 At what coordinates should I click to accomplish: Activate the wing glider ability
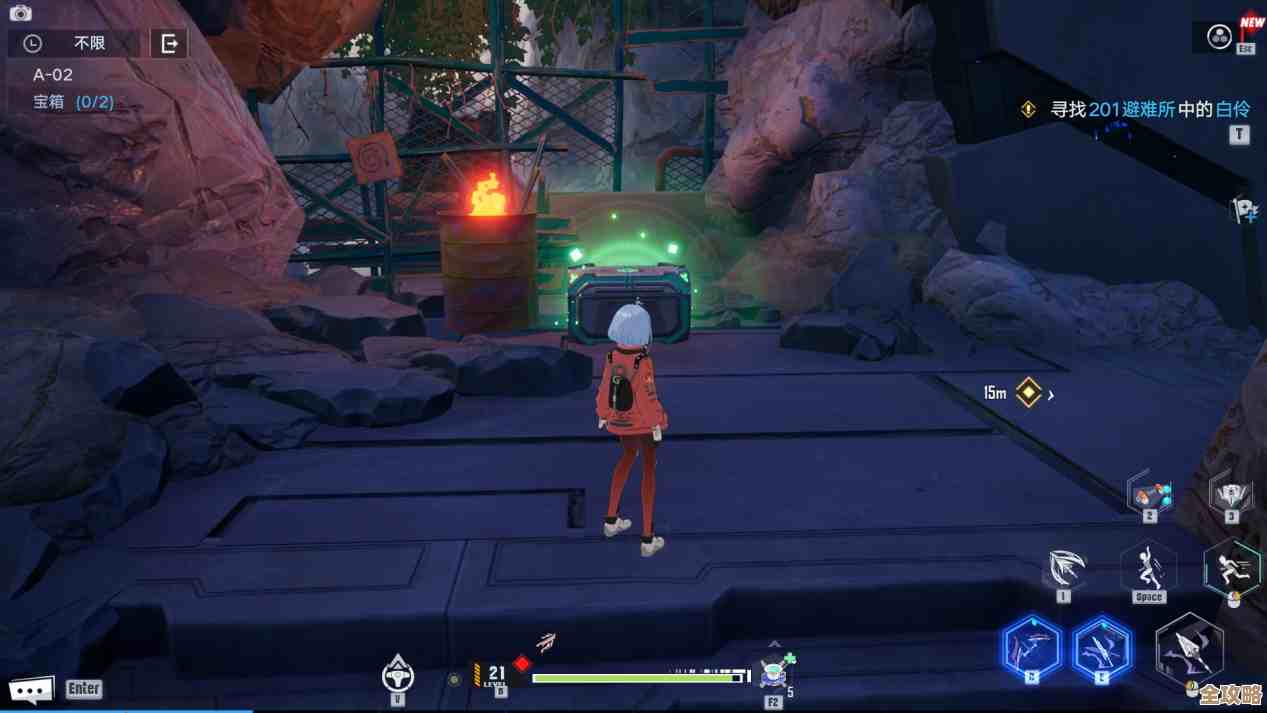click(1064, 569)
